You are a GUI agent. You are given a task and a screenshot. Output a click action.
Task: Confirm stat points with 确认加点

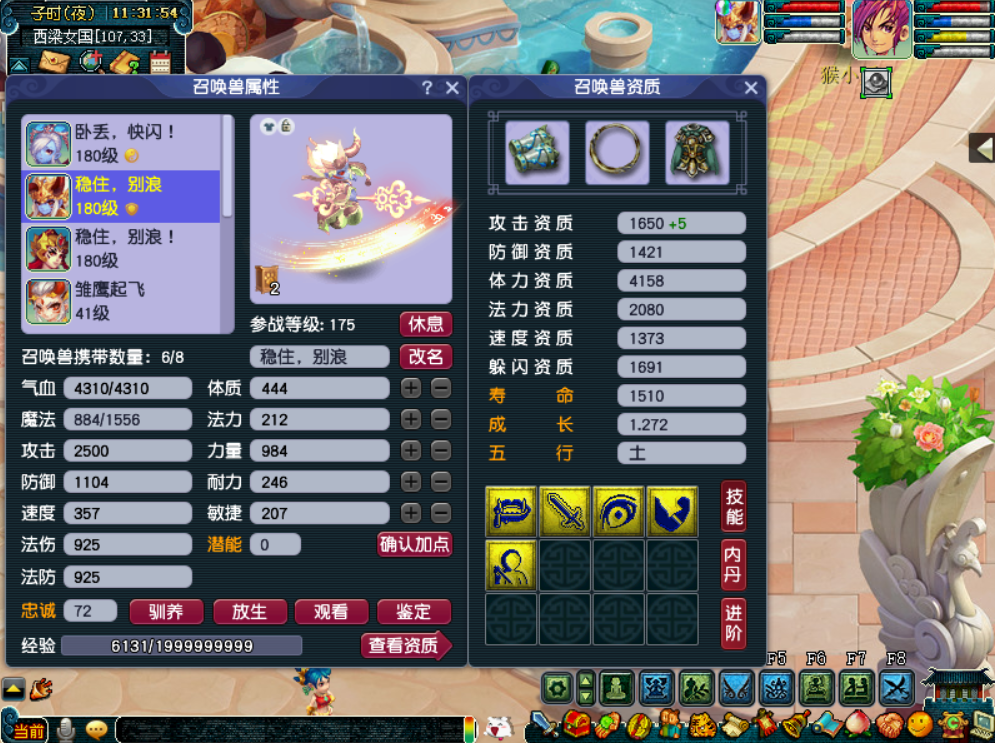(414, 544)
